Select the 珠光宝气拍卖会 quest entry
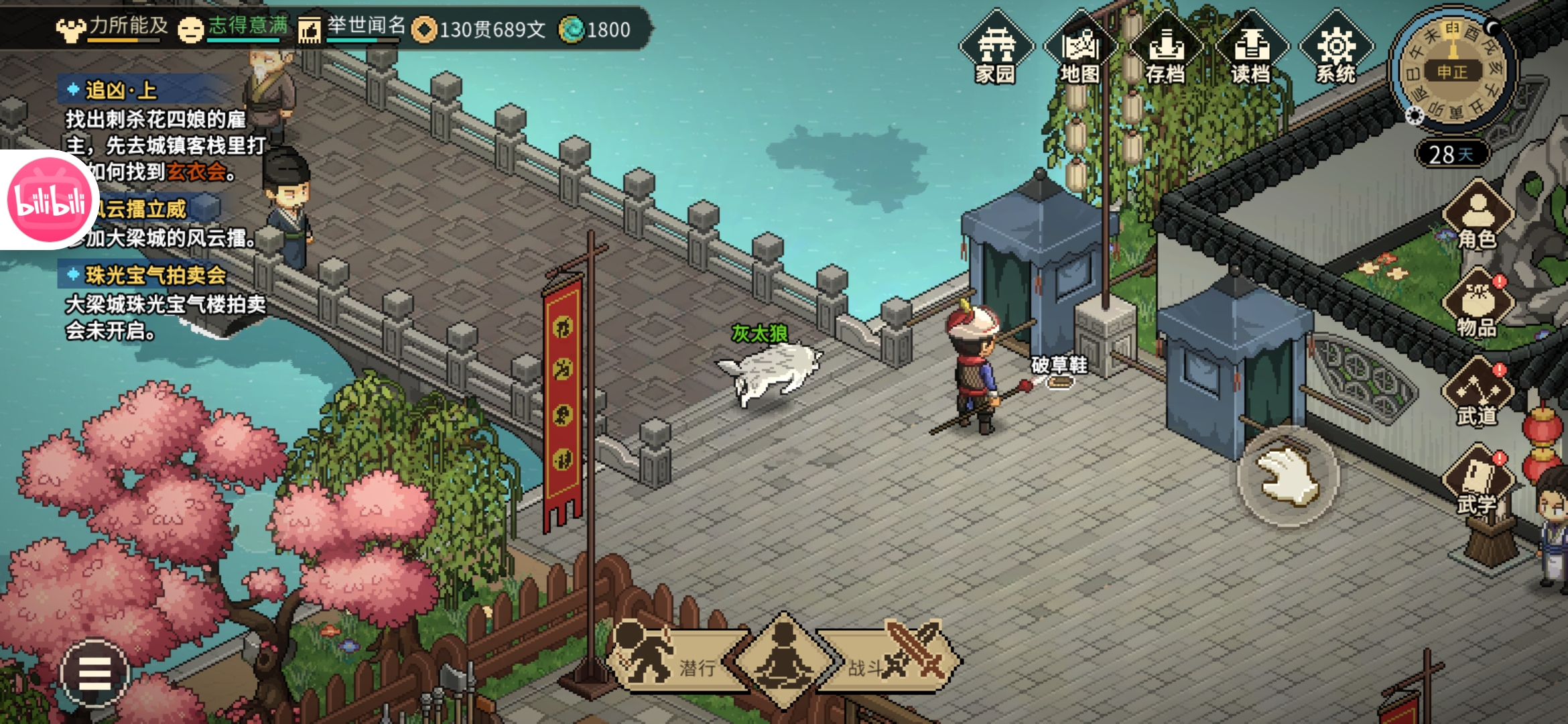The image size is (1568, 724). pyautogui.click(x=155, y=275)
